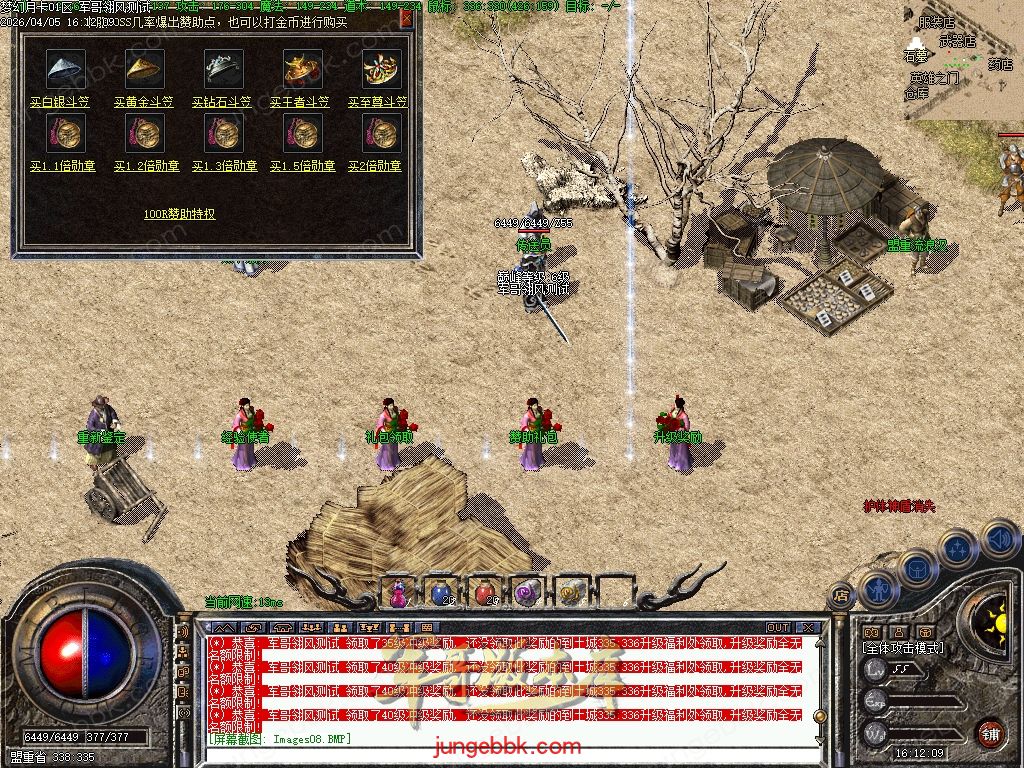This screenshot has height=768, width=1024.
Task: Select the 买王者斗笠 king hat option
Action: 301,102
